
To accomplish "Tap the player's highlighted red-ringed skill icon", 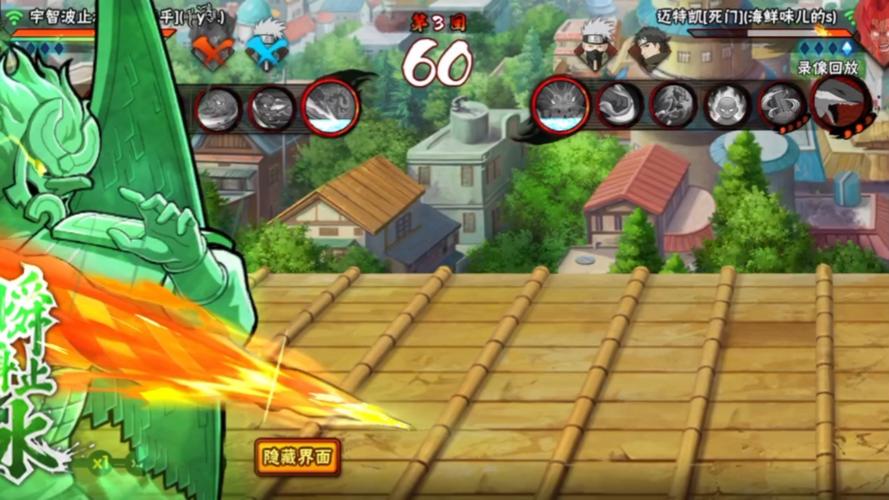I will click(x=330, y=106).
